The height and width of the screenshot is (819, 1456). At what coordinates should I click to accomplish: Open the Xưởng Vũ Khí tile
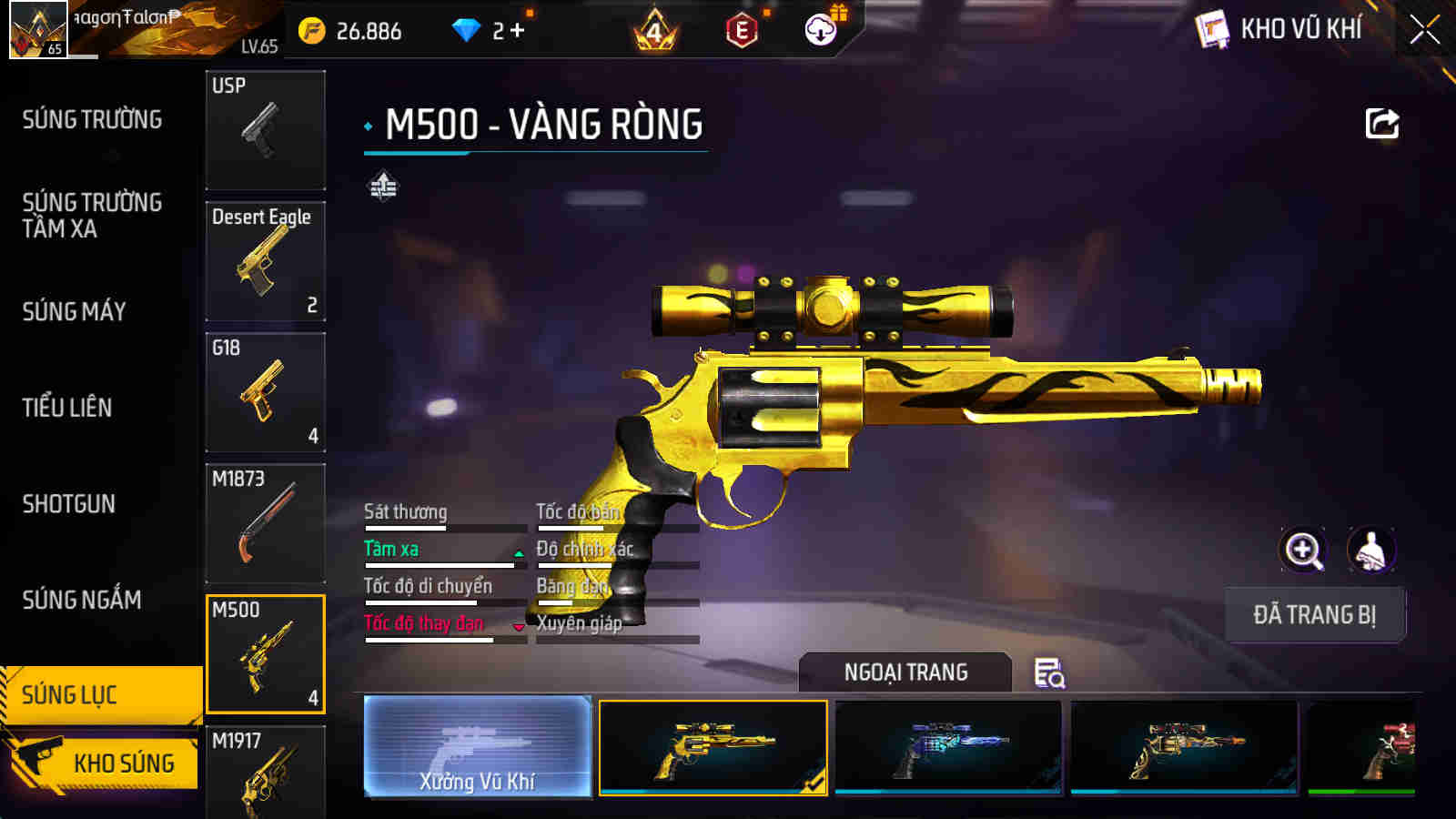coord(478,746)
